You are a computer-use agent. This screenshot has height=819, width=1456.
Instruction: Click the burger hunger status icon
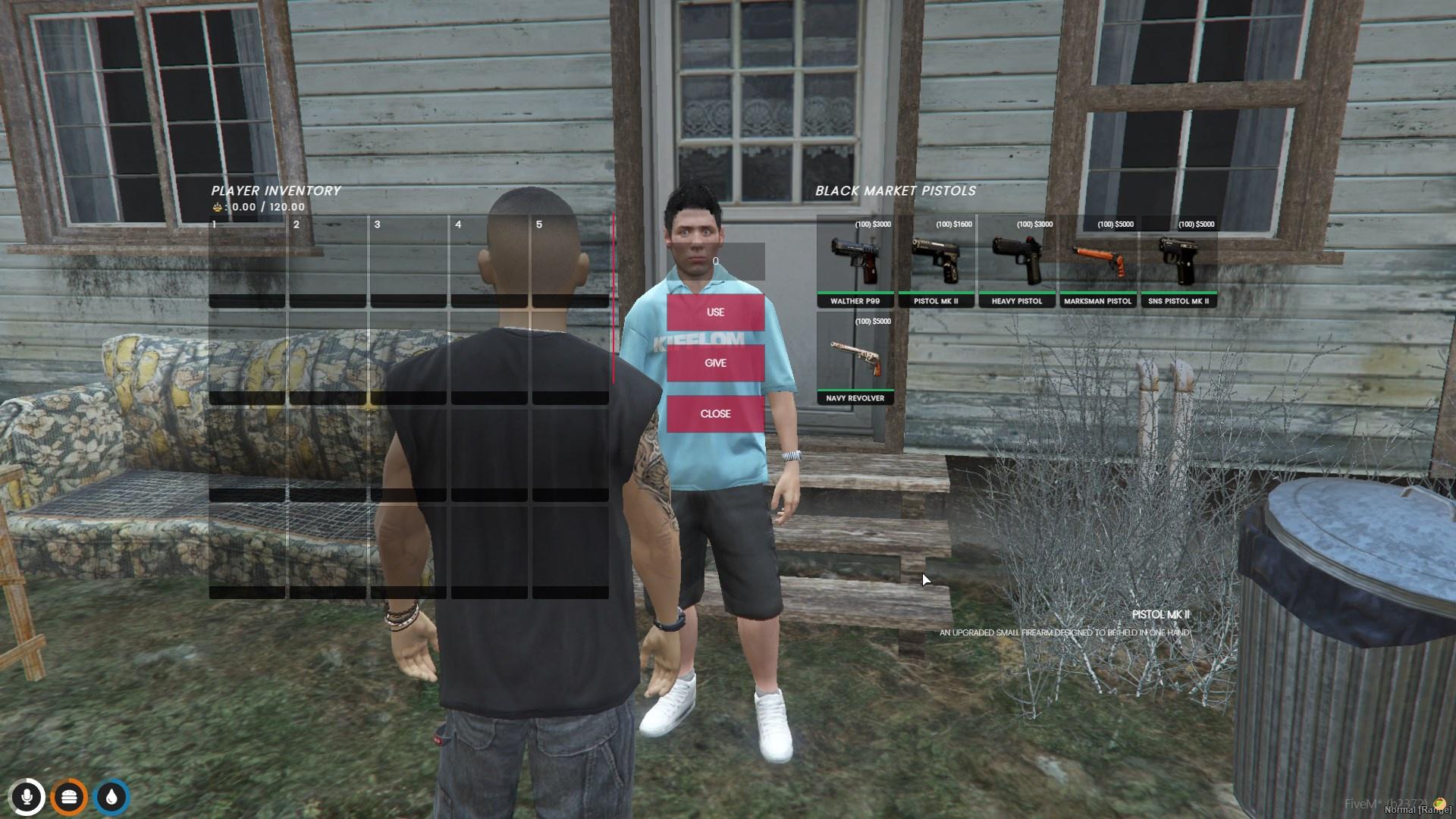pyautogui.click(x=70, y=797)
